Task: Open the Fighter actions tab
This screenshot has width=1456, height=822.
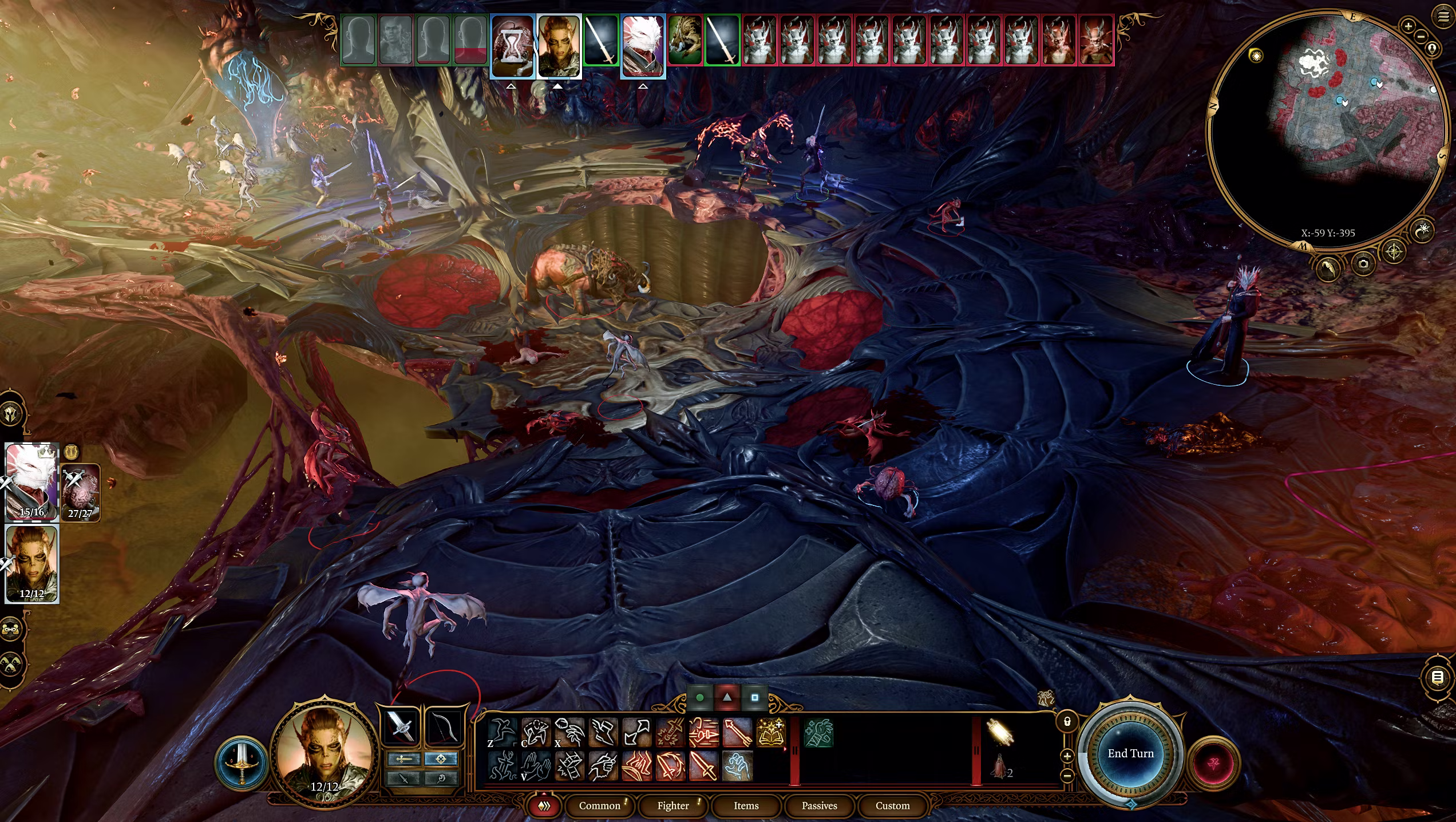Action: tap(673, 805)
